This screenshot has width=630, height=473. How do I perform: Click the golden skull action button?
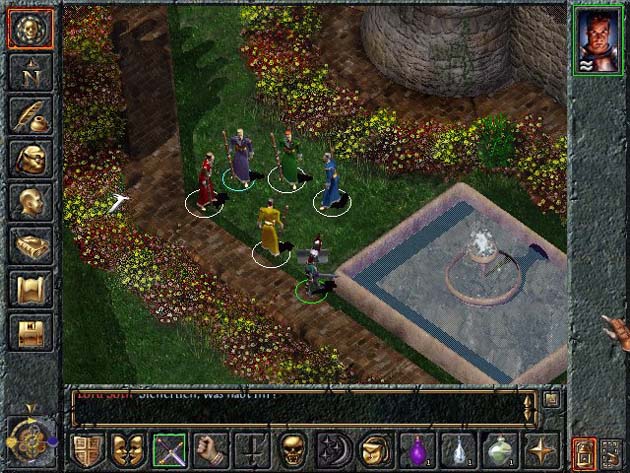click(293, 451)
